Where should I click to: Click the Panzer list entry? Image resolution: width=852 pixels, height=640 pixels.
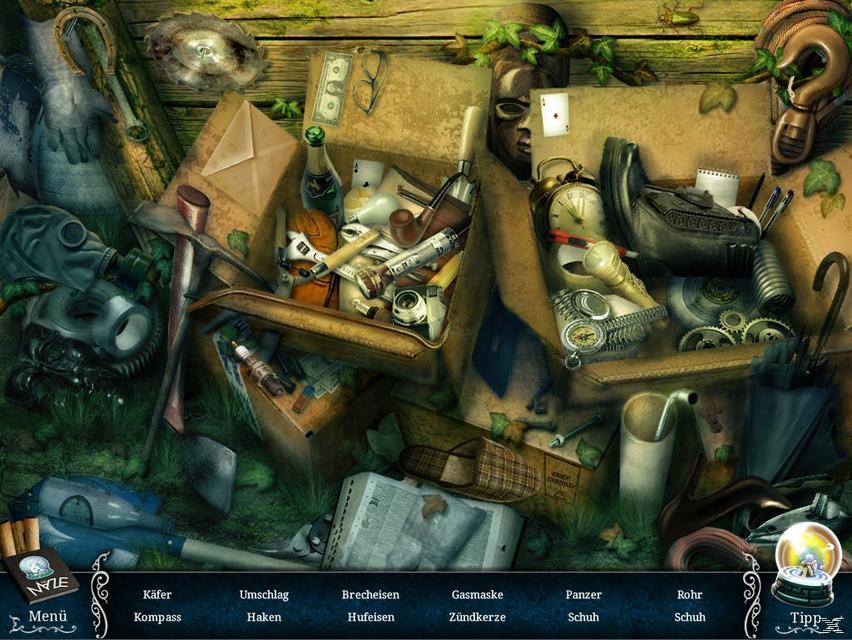tap(583, 595)
